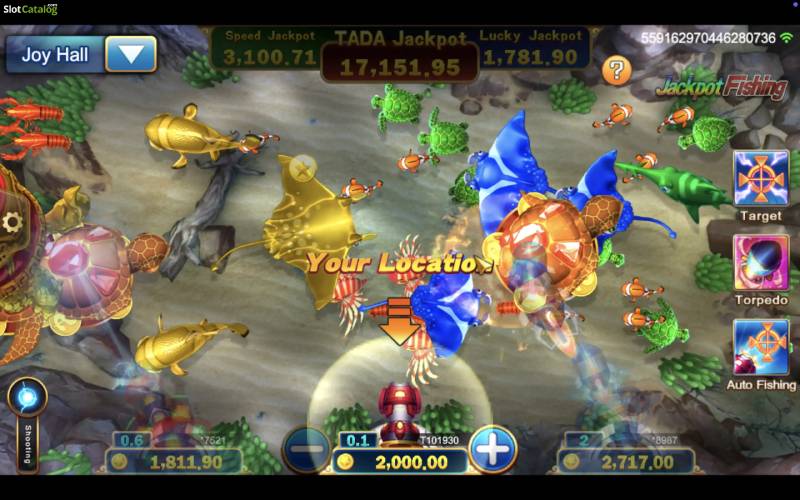The image size is (800, 500).
Task: Increase the bet with the plus button
Action: (x=492, y=450)
